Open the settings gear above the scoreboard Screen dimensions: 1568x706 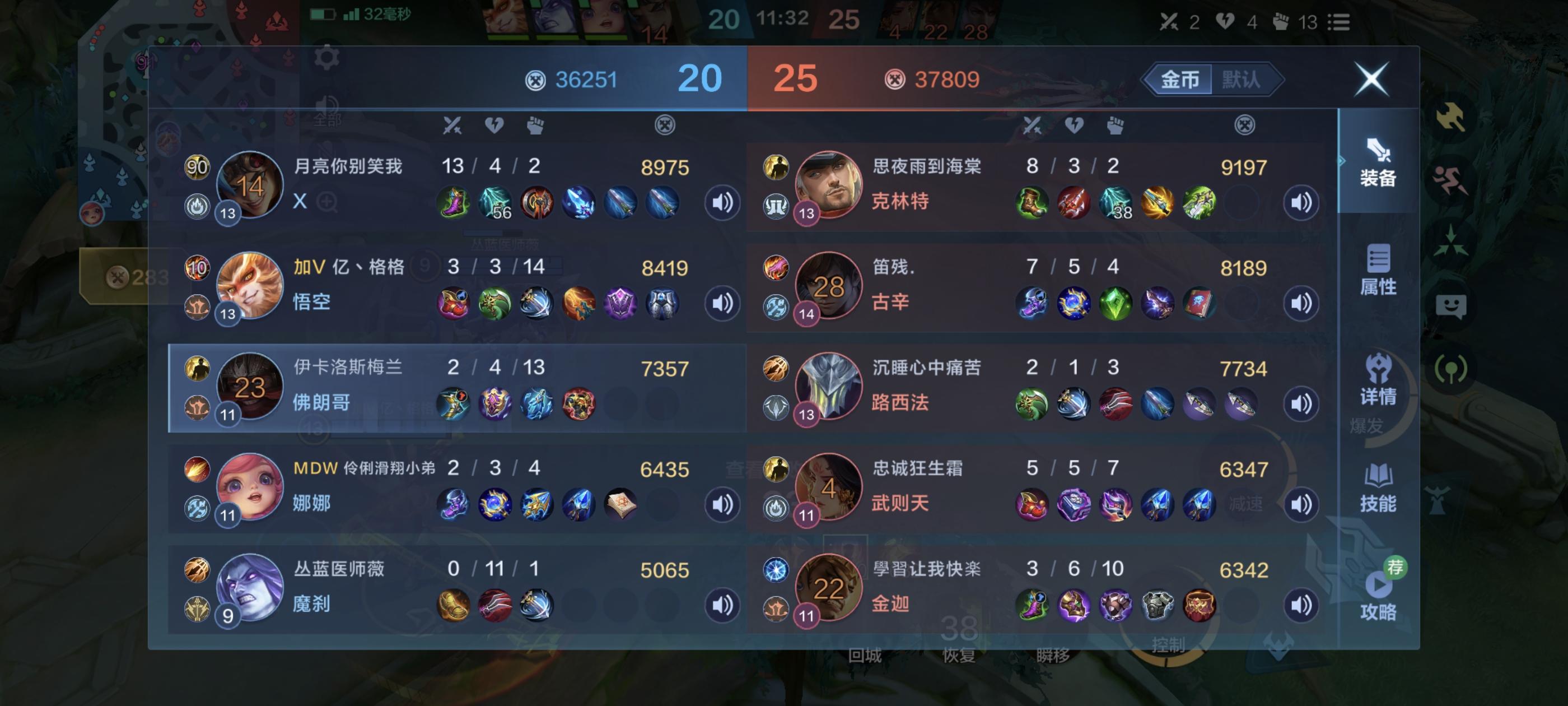coord(326,58)
